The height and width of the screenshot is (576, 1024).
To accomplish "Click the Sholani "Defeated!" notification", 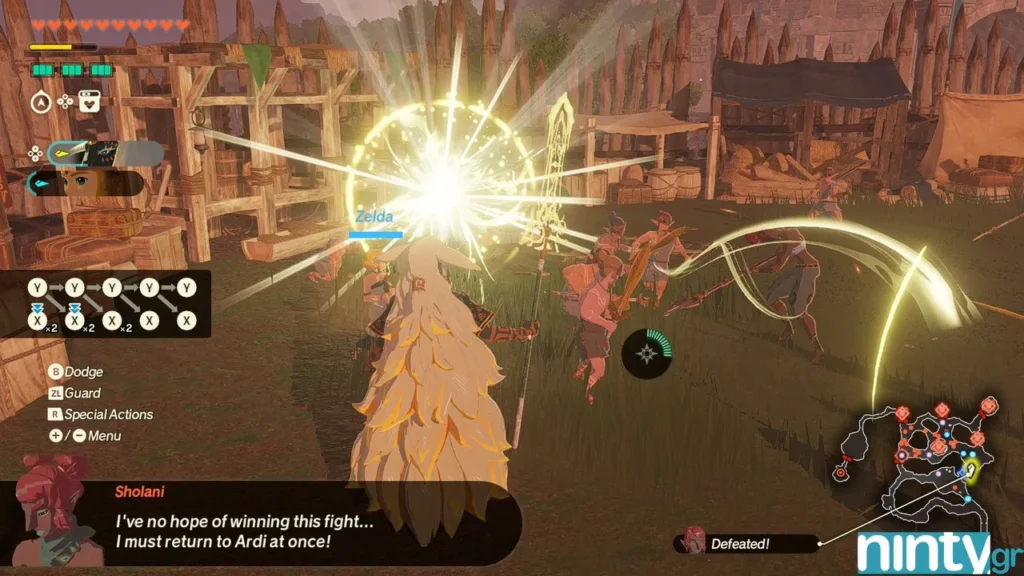I will 745,544.
